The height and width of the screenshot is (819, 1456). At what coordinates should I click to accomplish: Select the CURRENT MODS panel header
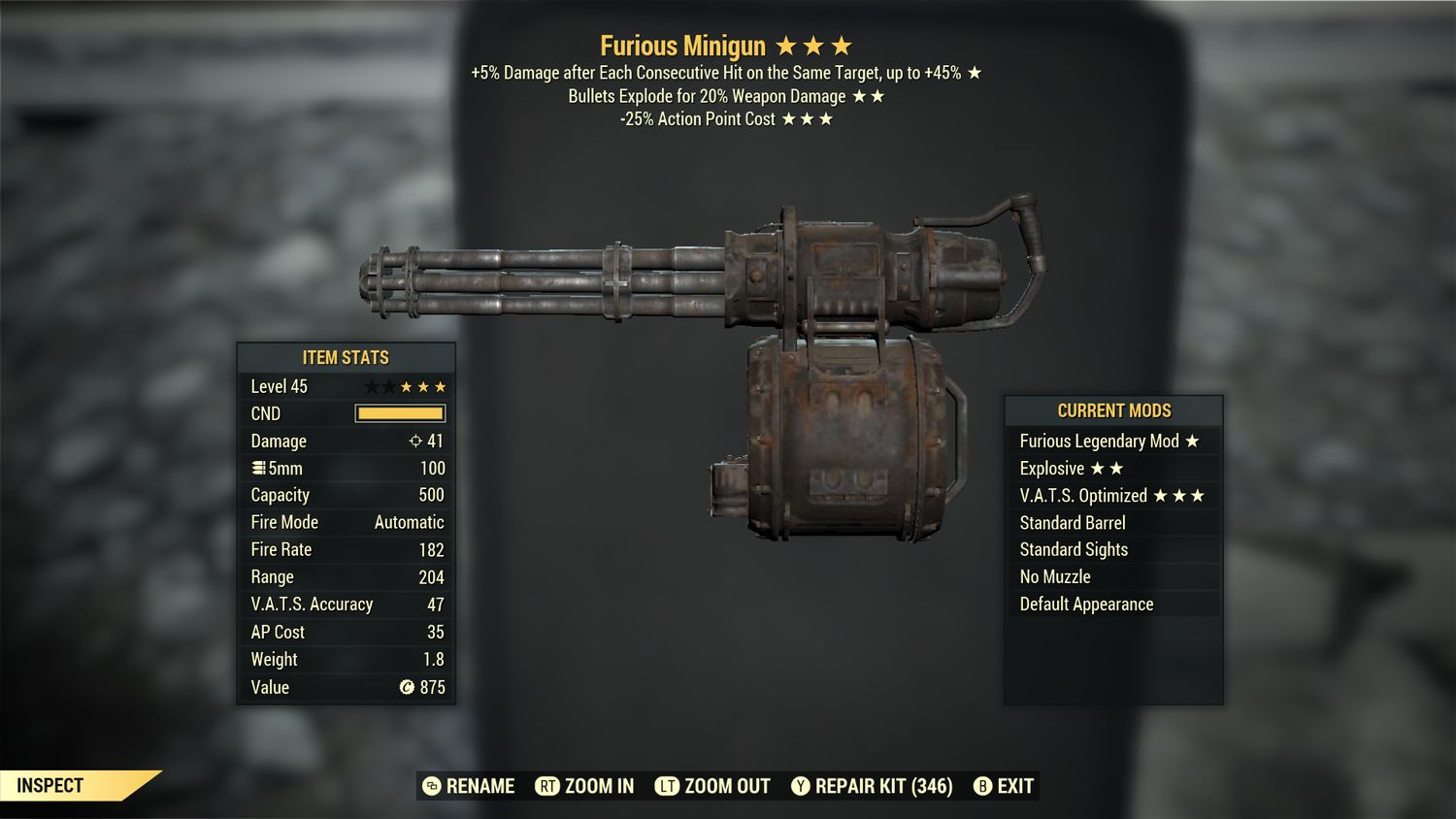[1113, 410]
